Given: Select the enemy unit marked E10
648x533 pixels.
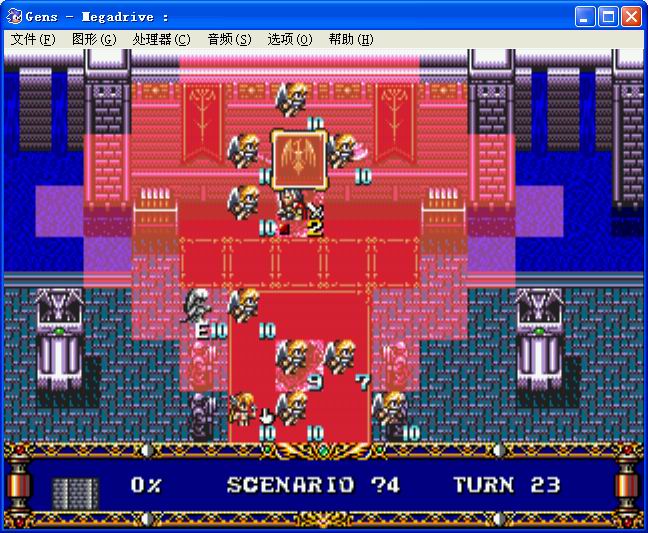Looking at the screenshot, I should (x=200, y=309).
